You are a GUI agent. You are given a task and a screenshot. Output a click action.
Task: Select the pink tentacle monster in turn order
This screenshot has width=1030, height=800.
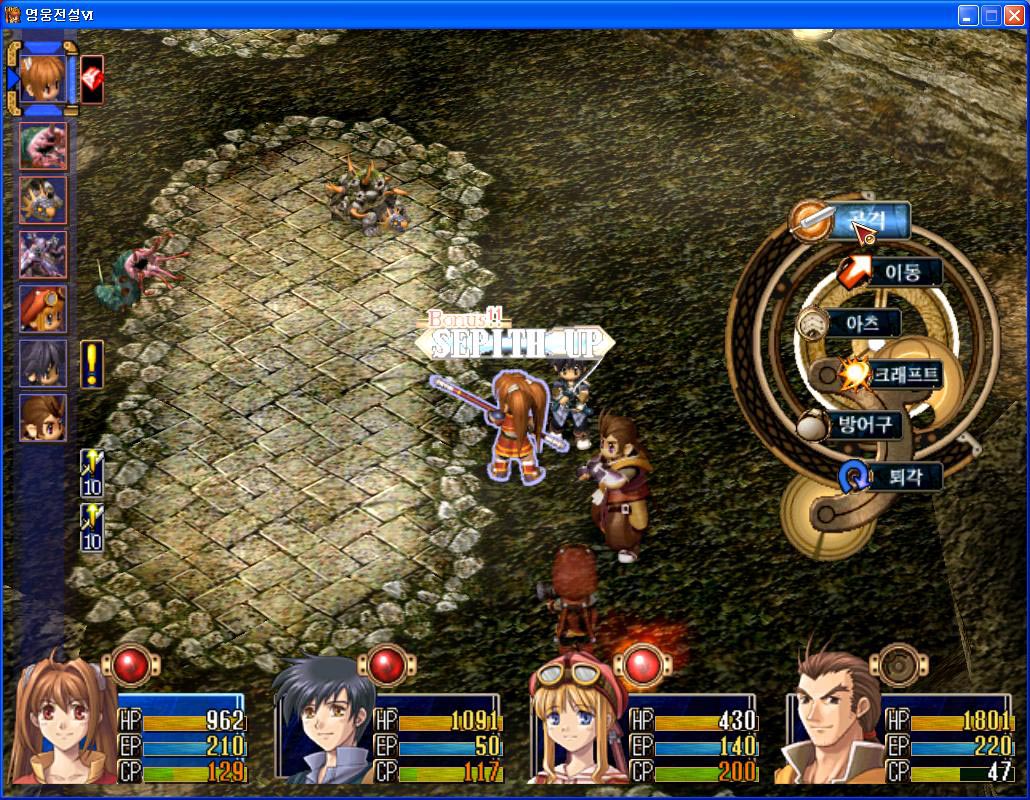(43, 146)
